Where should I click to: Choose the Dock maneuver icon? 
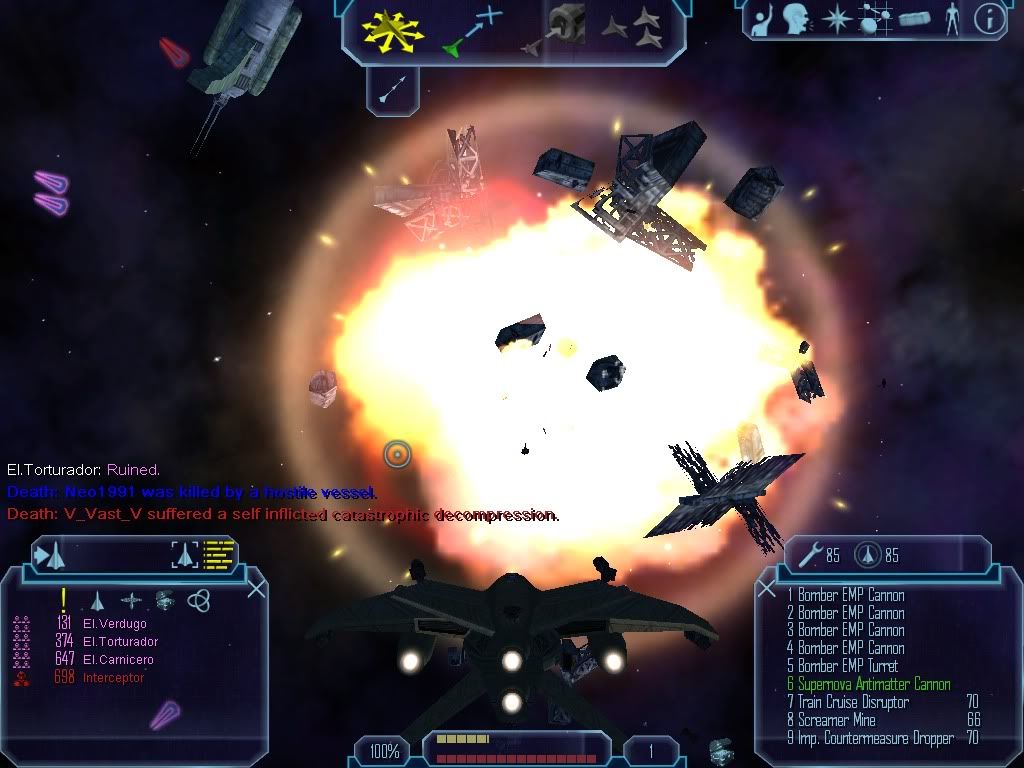[x=560, y=27]
